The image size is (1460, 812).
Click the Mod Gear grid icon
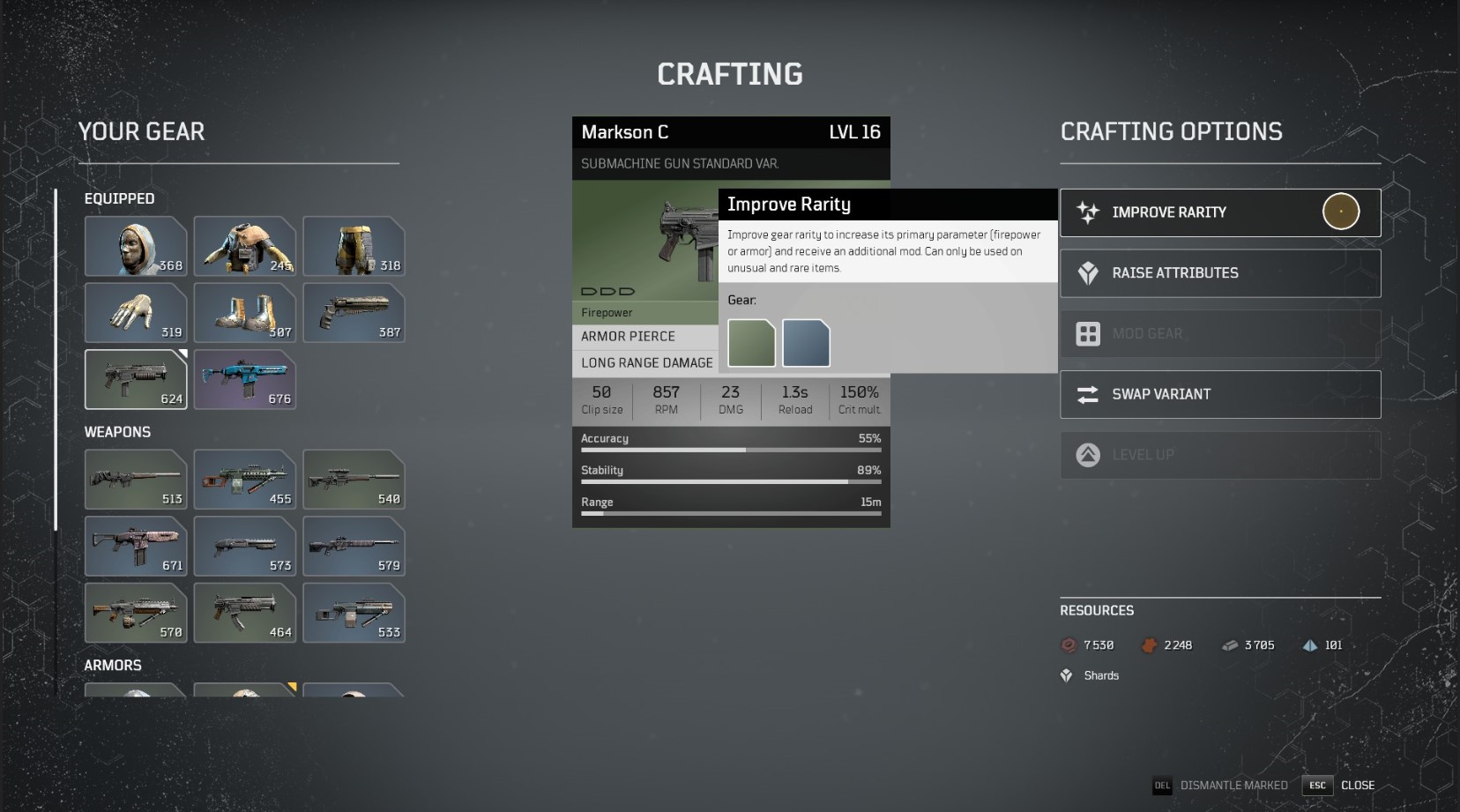[x=1087, y=333]
